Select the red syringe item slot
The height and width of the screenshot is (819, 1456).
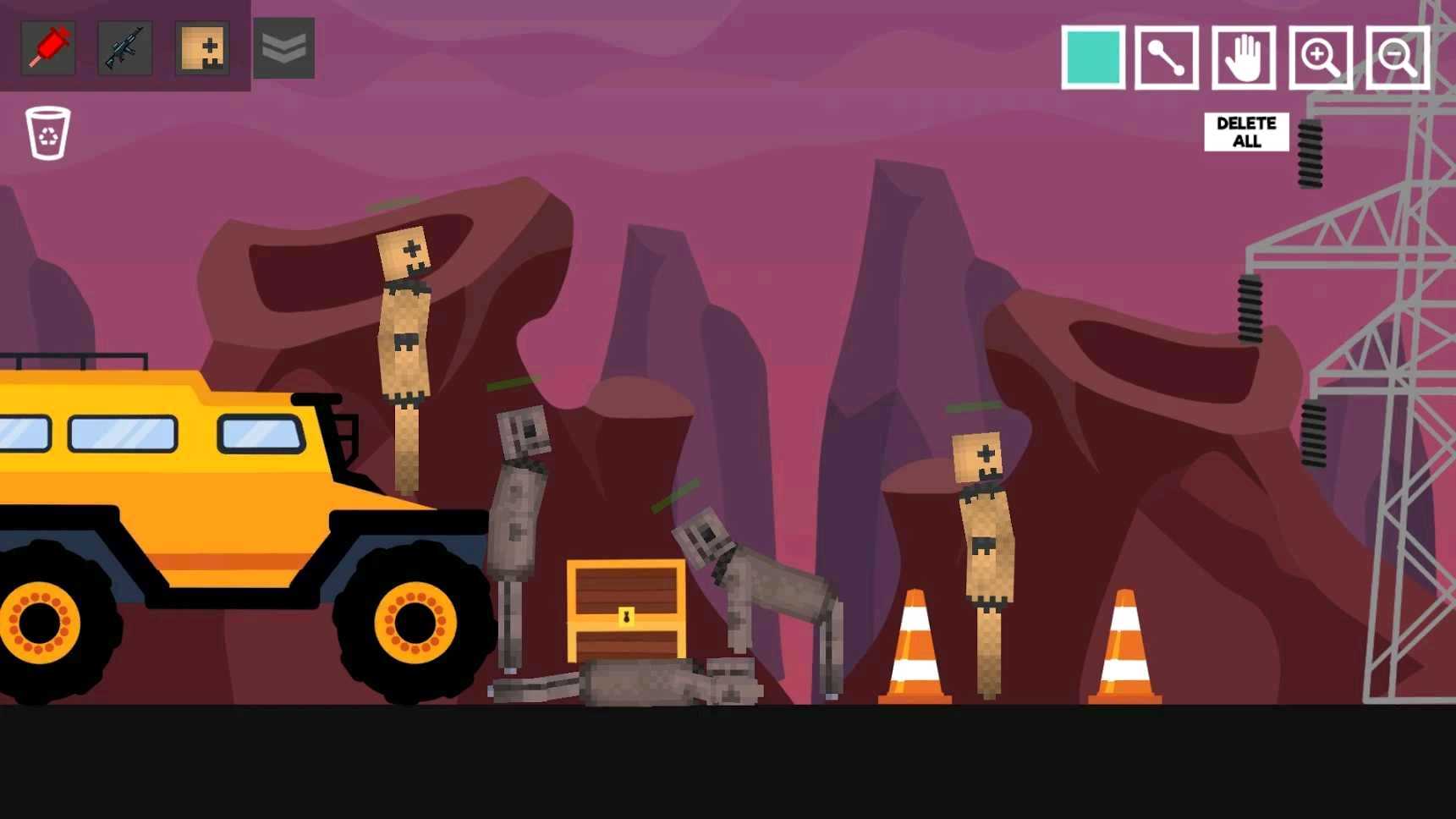pyautogui.click(x=47, y=48)
